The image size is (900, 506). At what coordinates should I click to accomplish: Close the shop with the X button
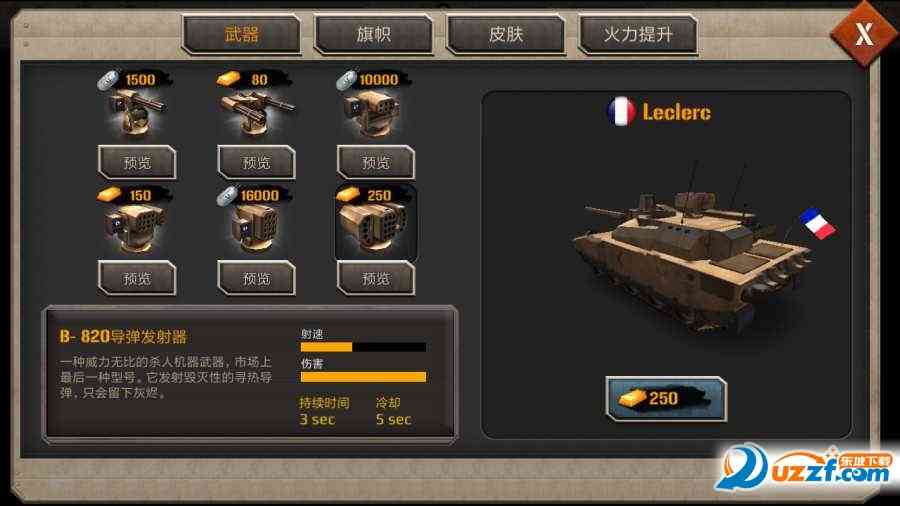point(862,34)
